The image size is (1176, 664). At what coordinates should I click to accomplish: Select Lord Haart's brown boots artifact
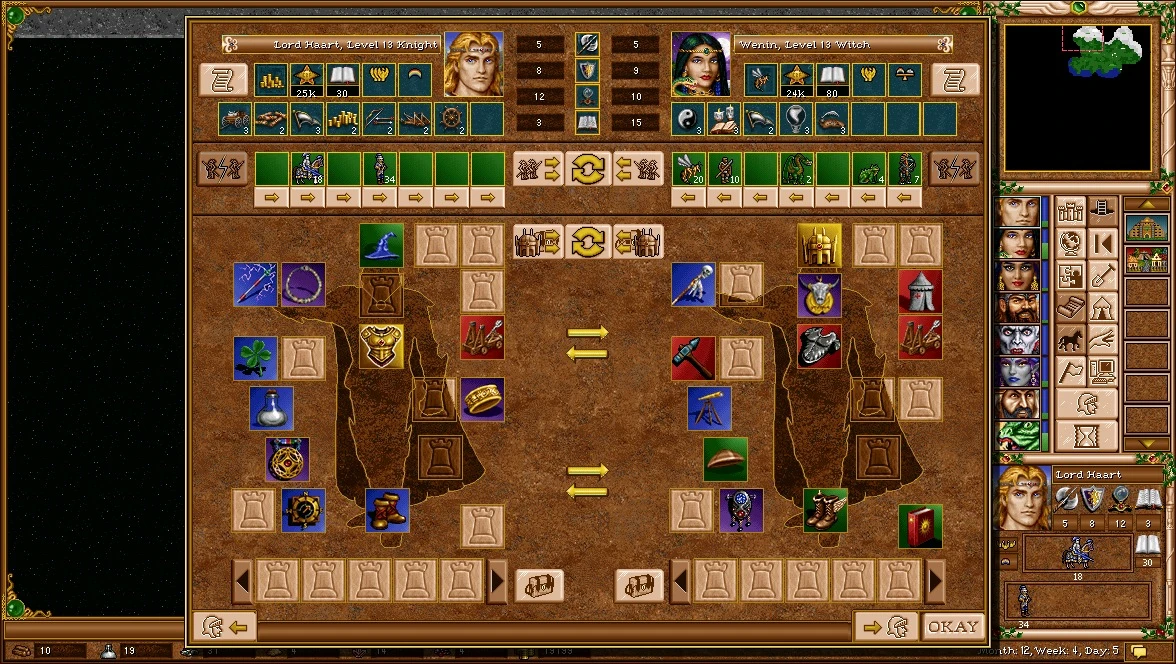coord(387,510)
